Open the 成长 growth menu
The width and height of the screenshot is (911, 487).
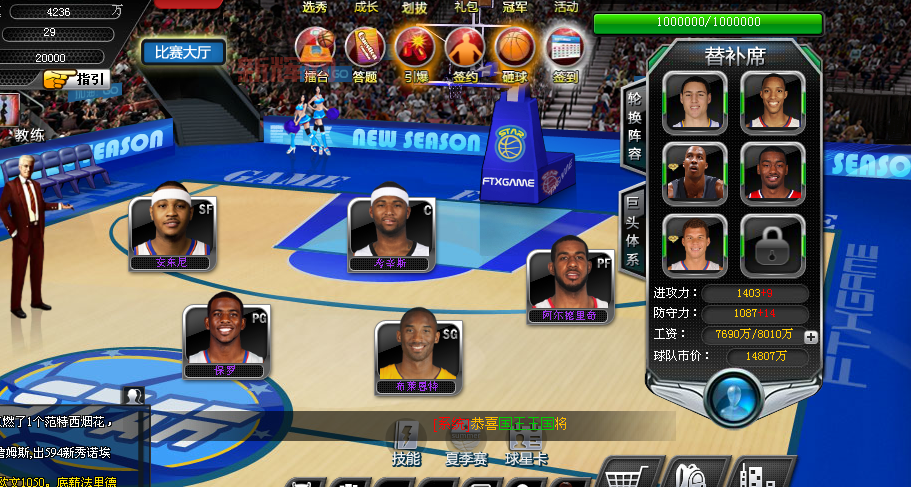click(366, 7)
